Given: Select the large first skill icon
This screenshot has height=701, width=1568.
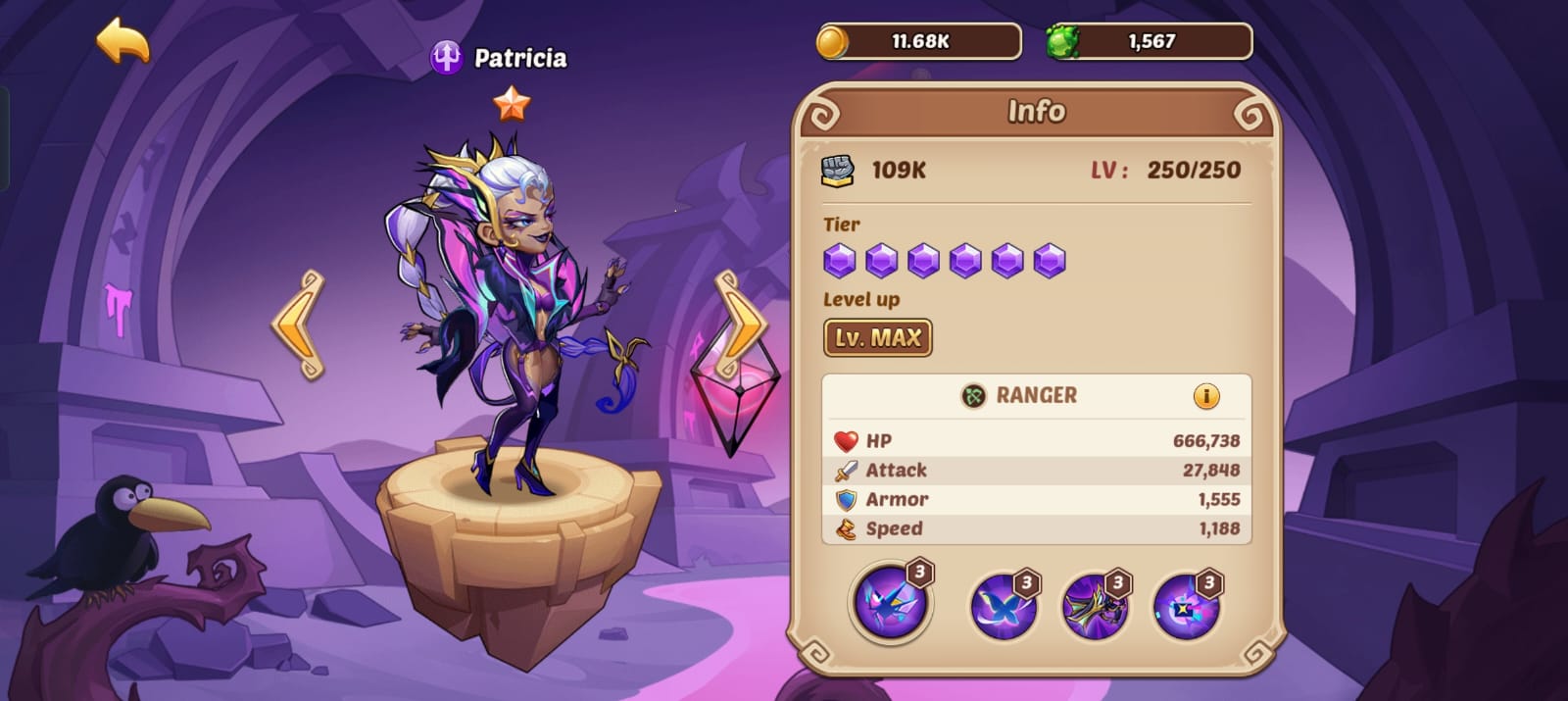Looking at the screenshot, I should 890,602.
